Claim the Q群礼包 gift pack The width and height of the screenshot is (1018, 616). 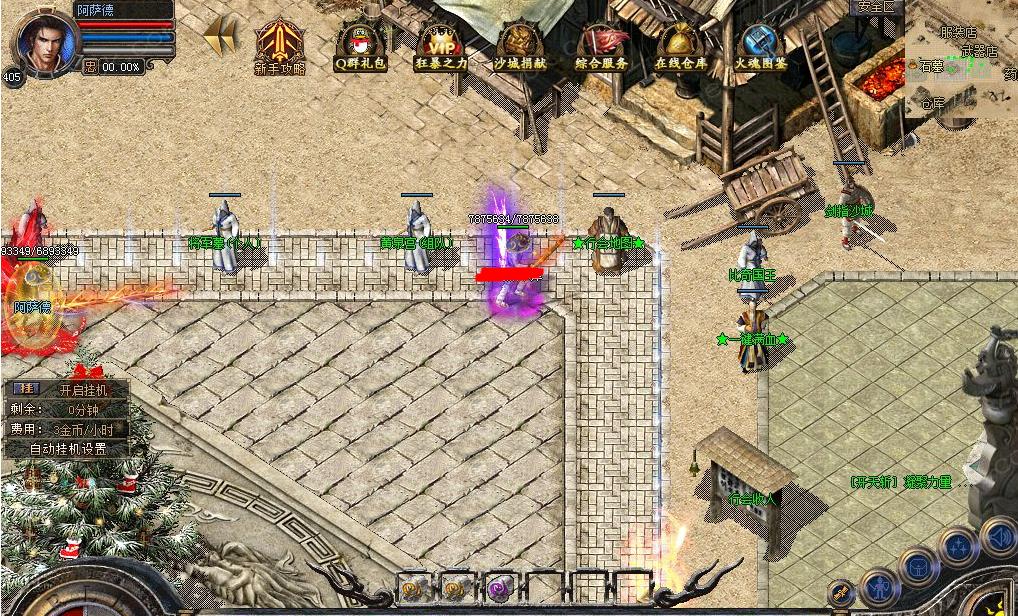(360, 45)
